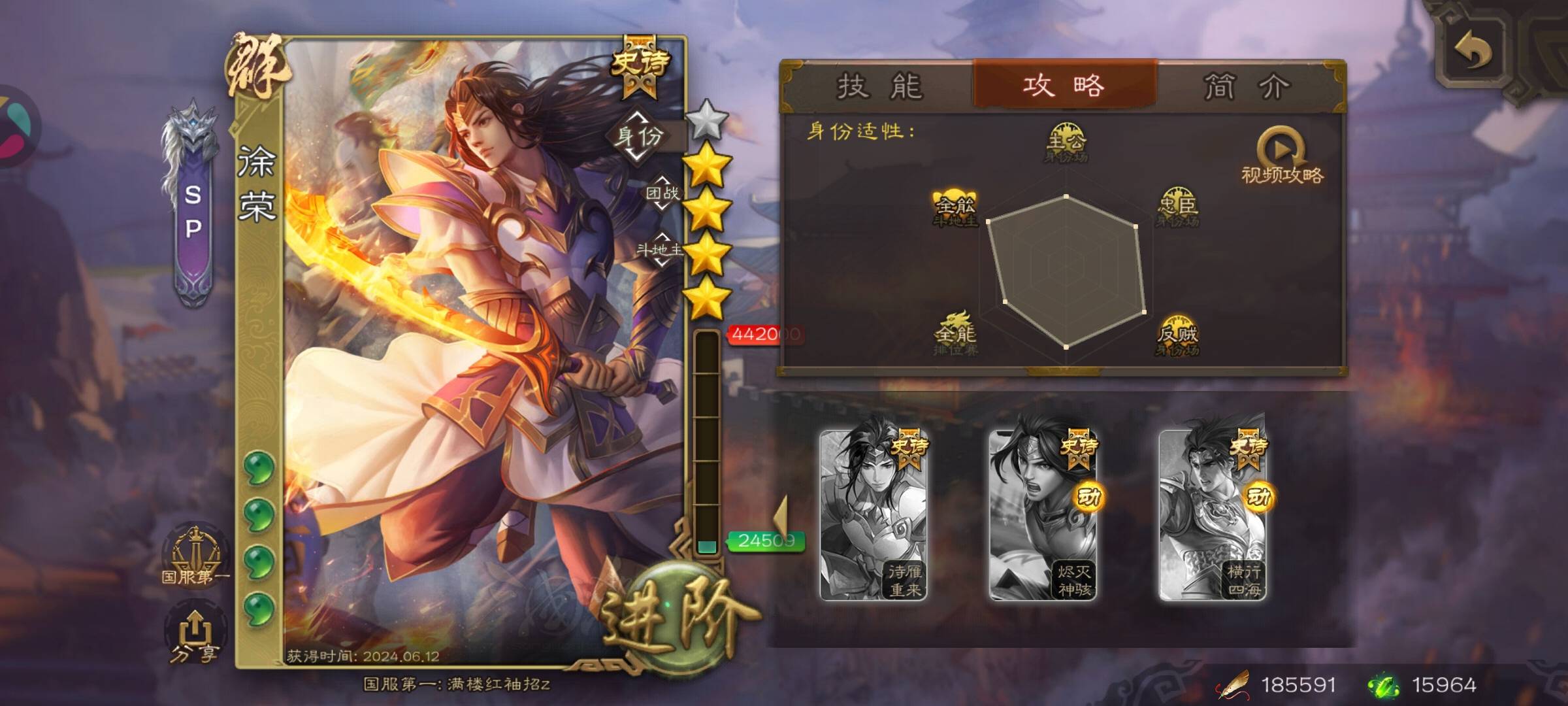Open the 国服第一 ranking icon

(195, 557)
